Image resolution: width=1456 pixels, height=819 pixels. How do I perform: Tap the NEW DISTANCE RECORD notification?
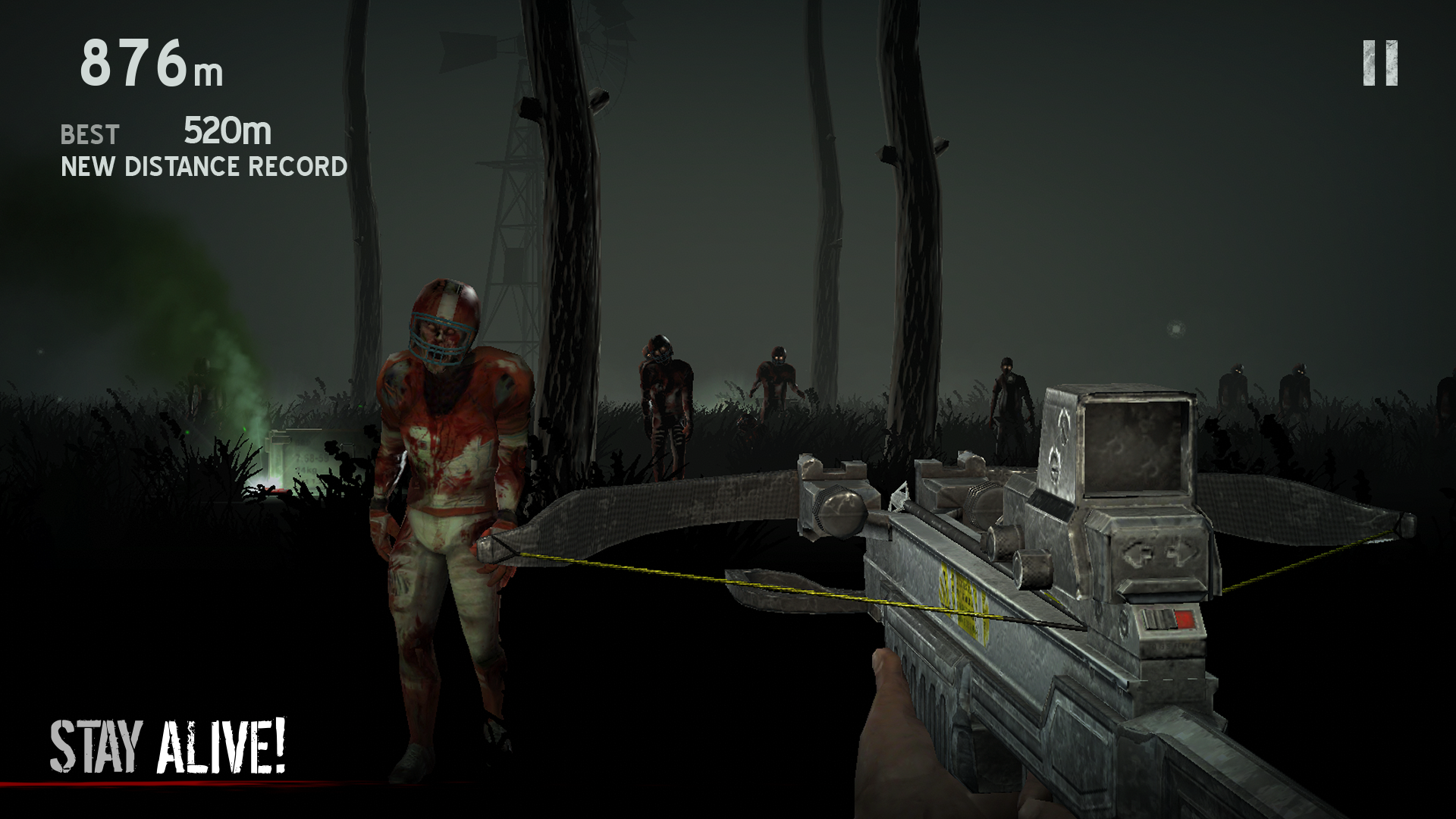point(203,164)
